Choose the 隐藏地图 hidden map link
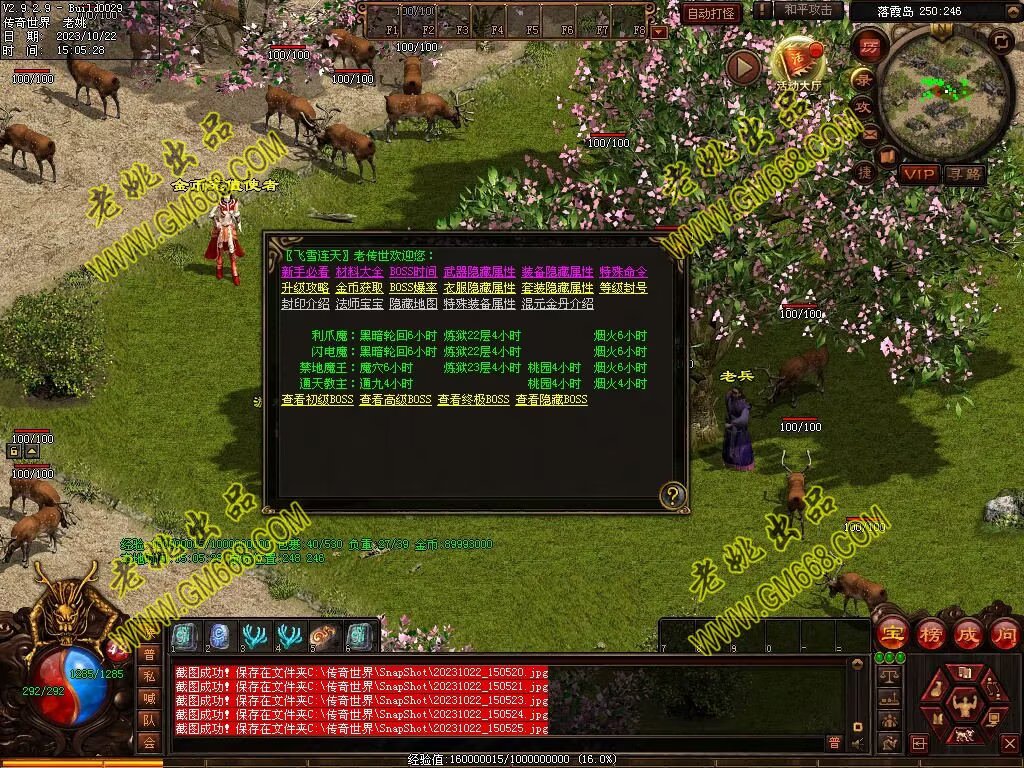 [413, 304]
